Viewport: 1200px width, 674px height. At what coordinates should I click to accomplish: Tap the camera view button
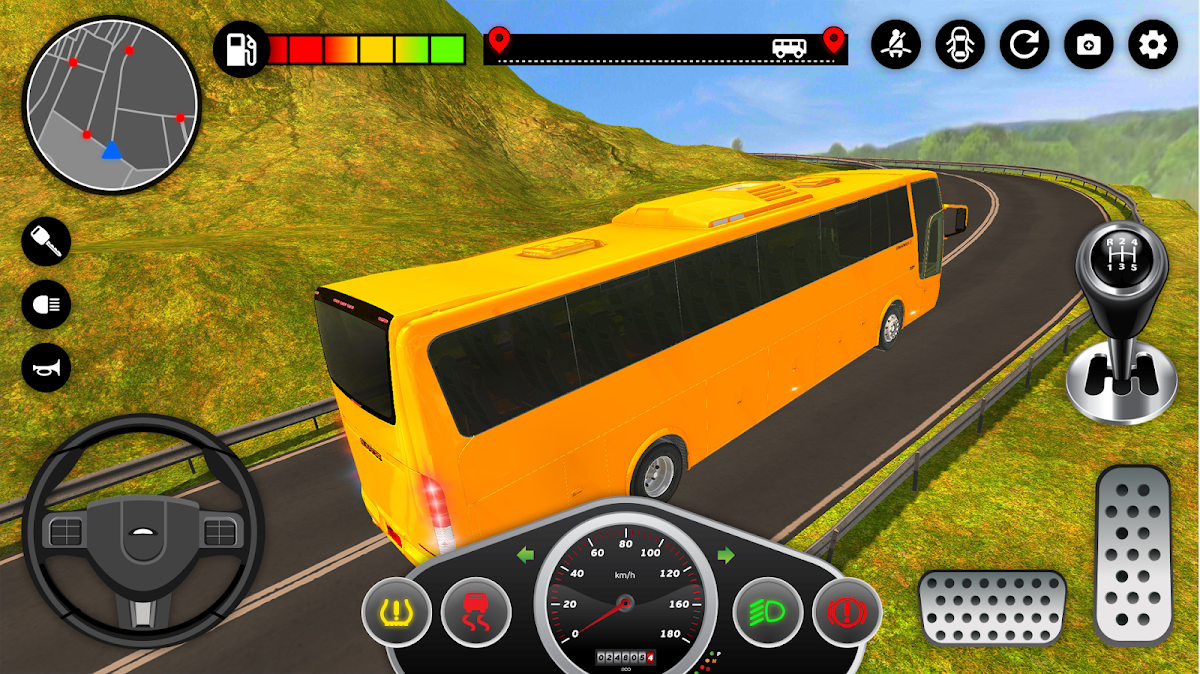pyautogui.click(x=1089, y=45)
